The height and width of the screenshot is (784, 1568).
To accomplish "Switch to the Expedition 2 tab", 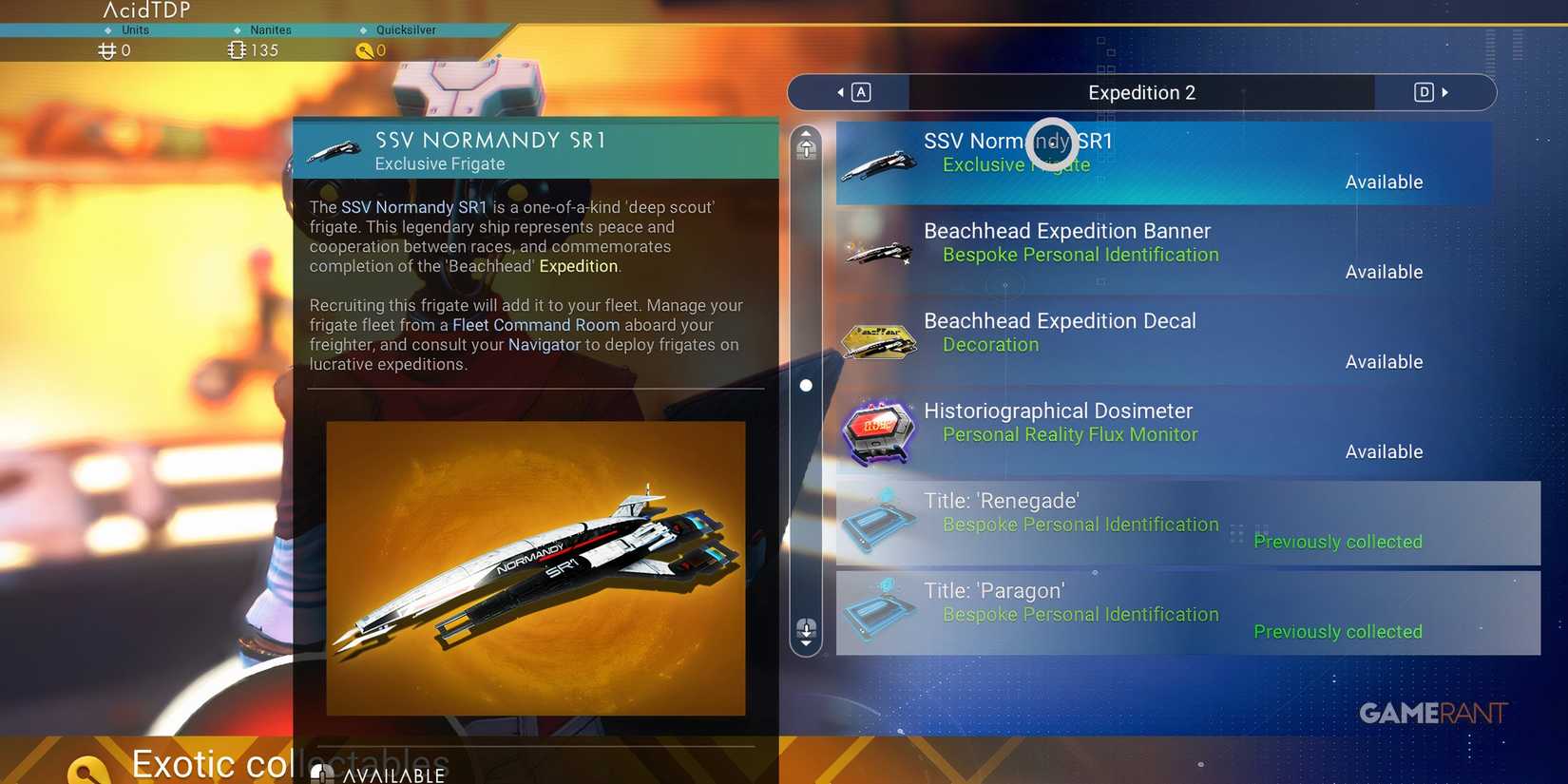I will coord(1140,91).
